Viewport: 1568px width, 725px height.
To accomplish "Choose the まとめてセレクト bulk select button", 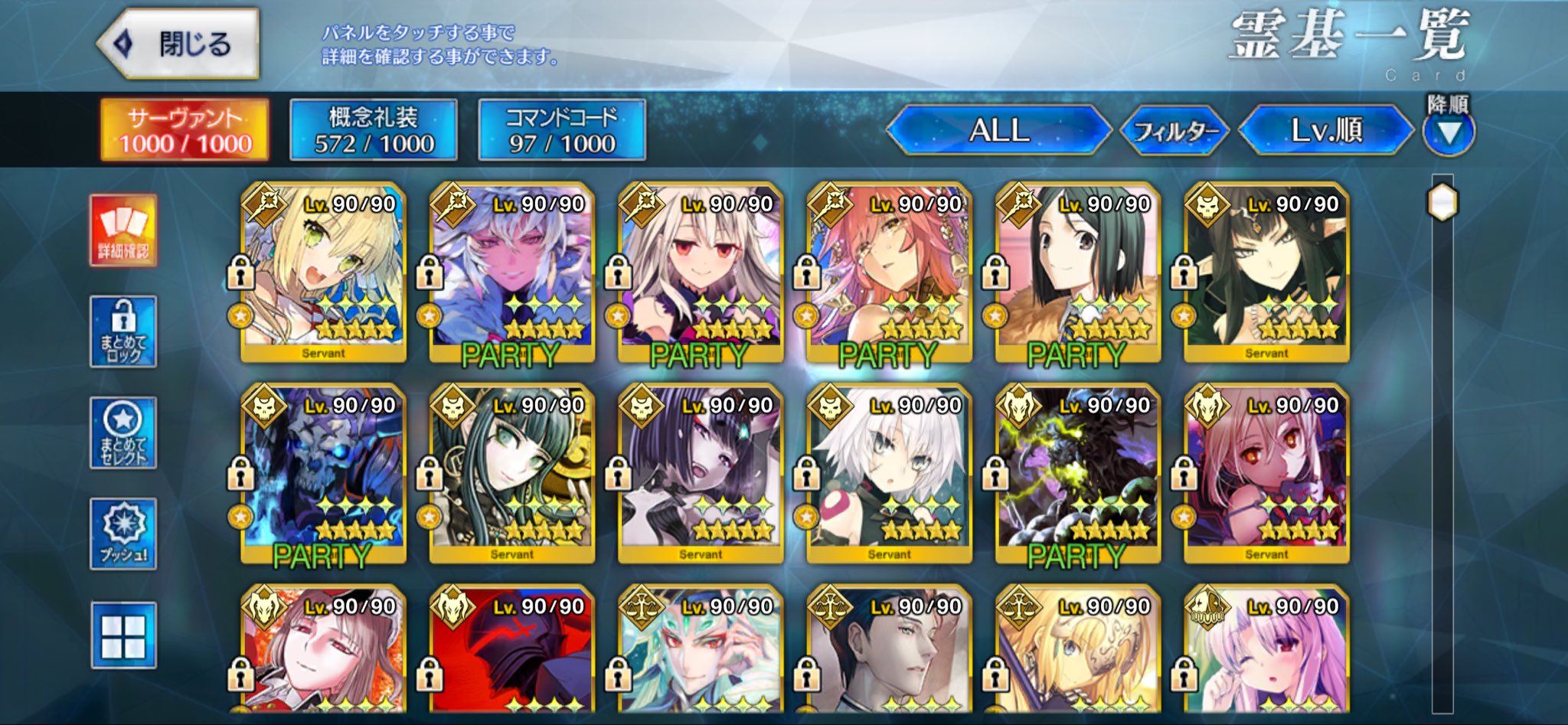I will [123, 433].
